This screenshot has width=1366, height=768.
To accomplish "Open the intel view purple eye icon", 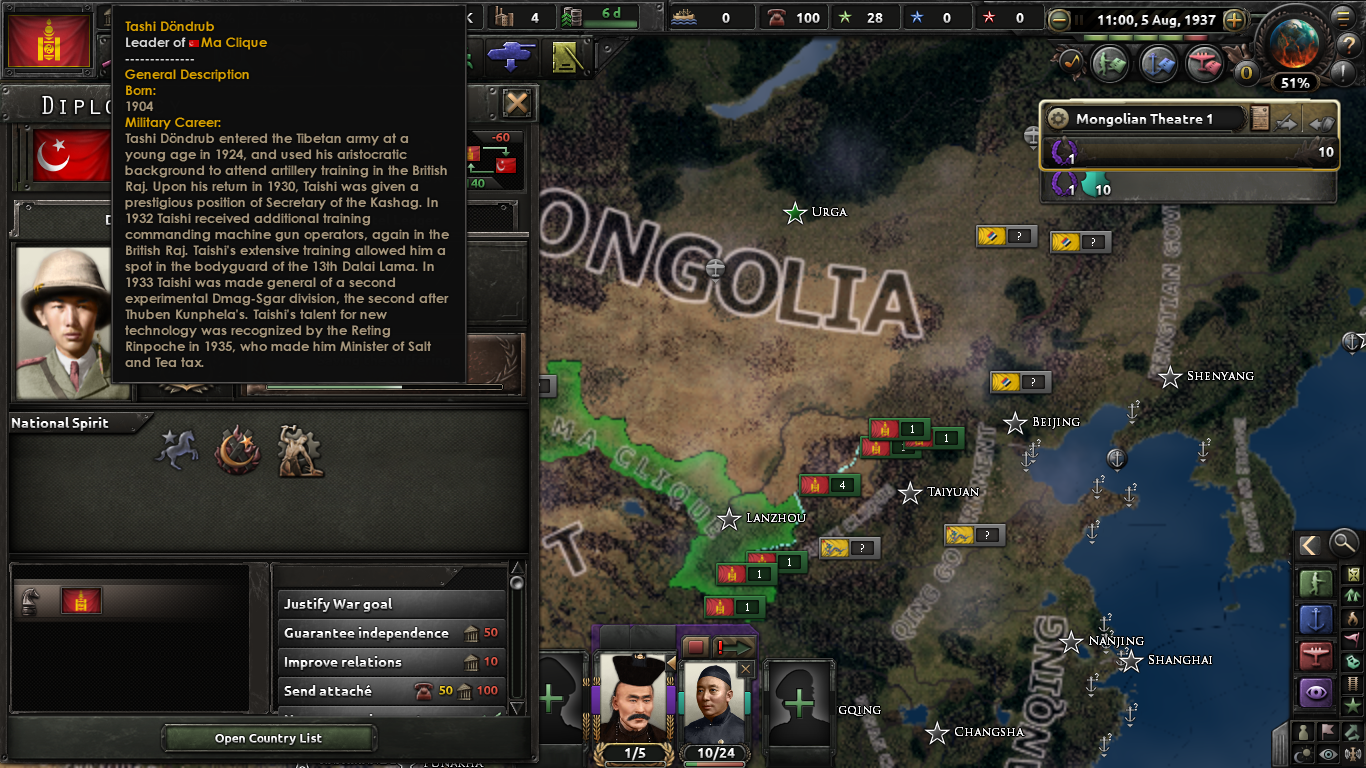I will pos(1316,692).
